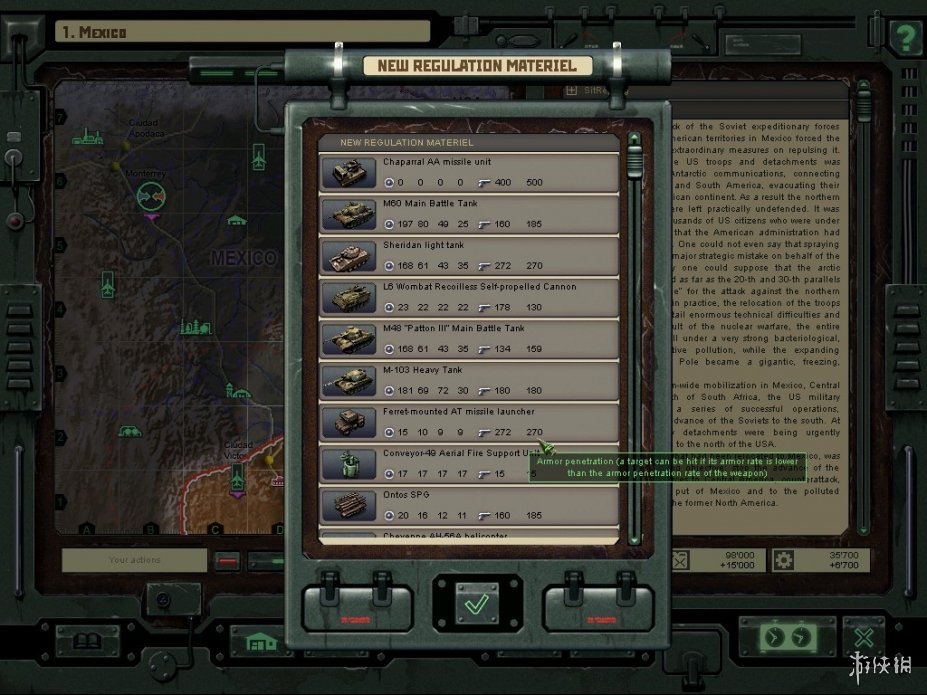The height and width of the screenshot is (695, 927).
Task: Select the Chaparral AA missile unit row
Action: (x=469, y=172)
